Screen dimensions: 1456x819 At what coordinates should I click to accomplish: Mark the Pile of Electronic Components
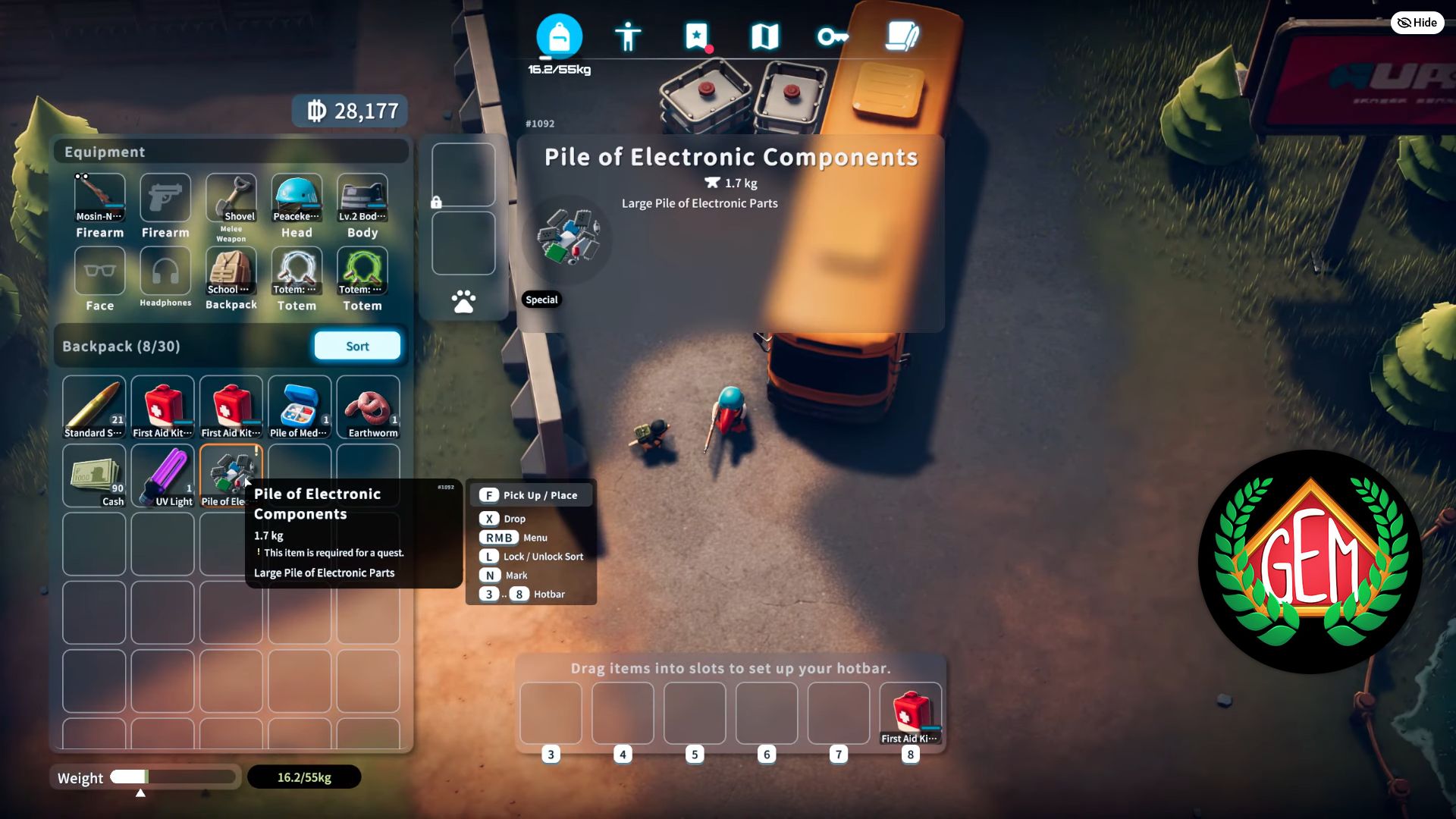pos(516,575)
